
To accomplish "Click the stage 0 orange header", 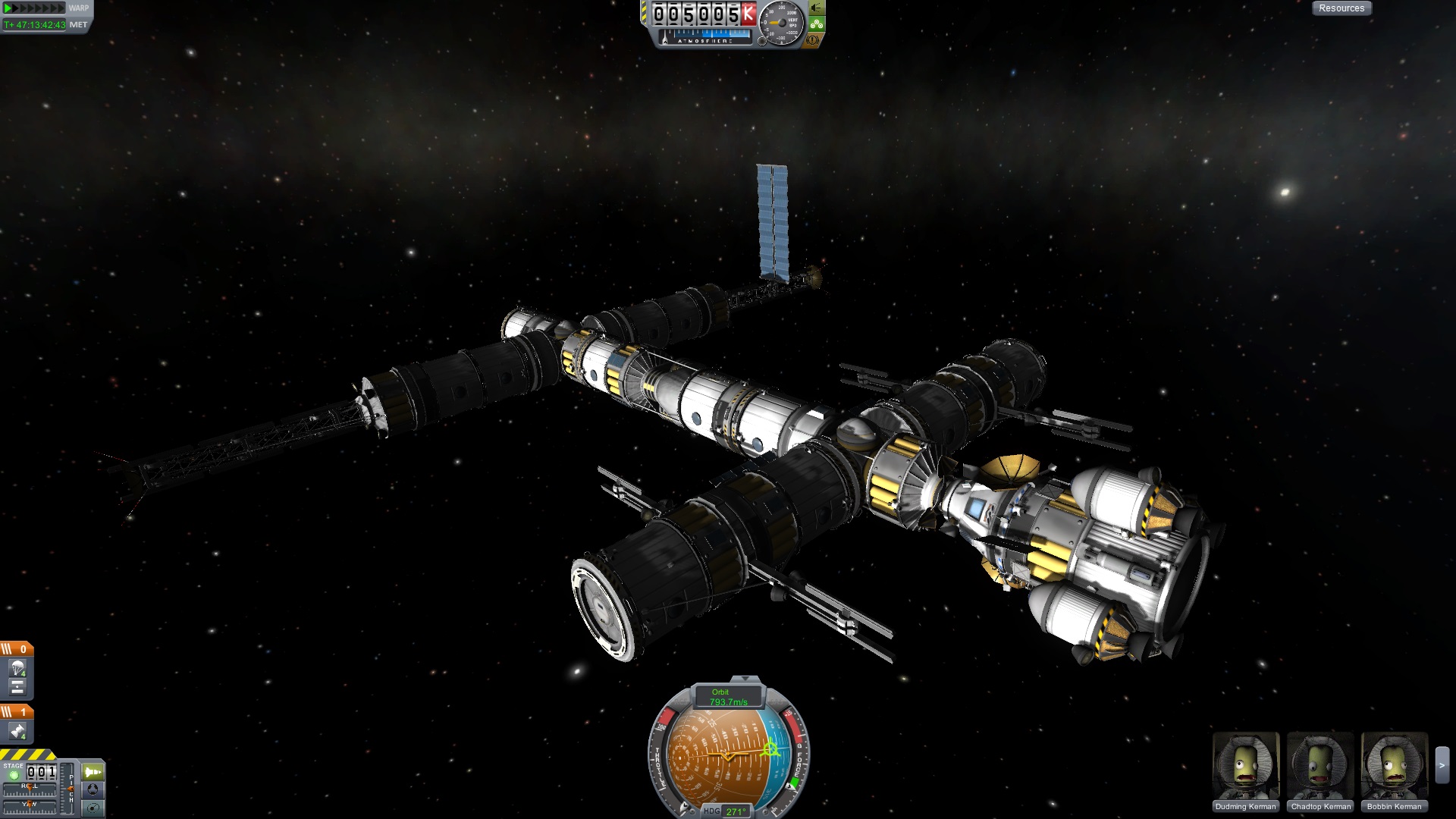I will [17, 649].
